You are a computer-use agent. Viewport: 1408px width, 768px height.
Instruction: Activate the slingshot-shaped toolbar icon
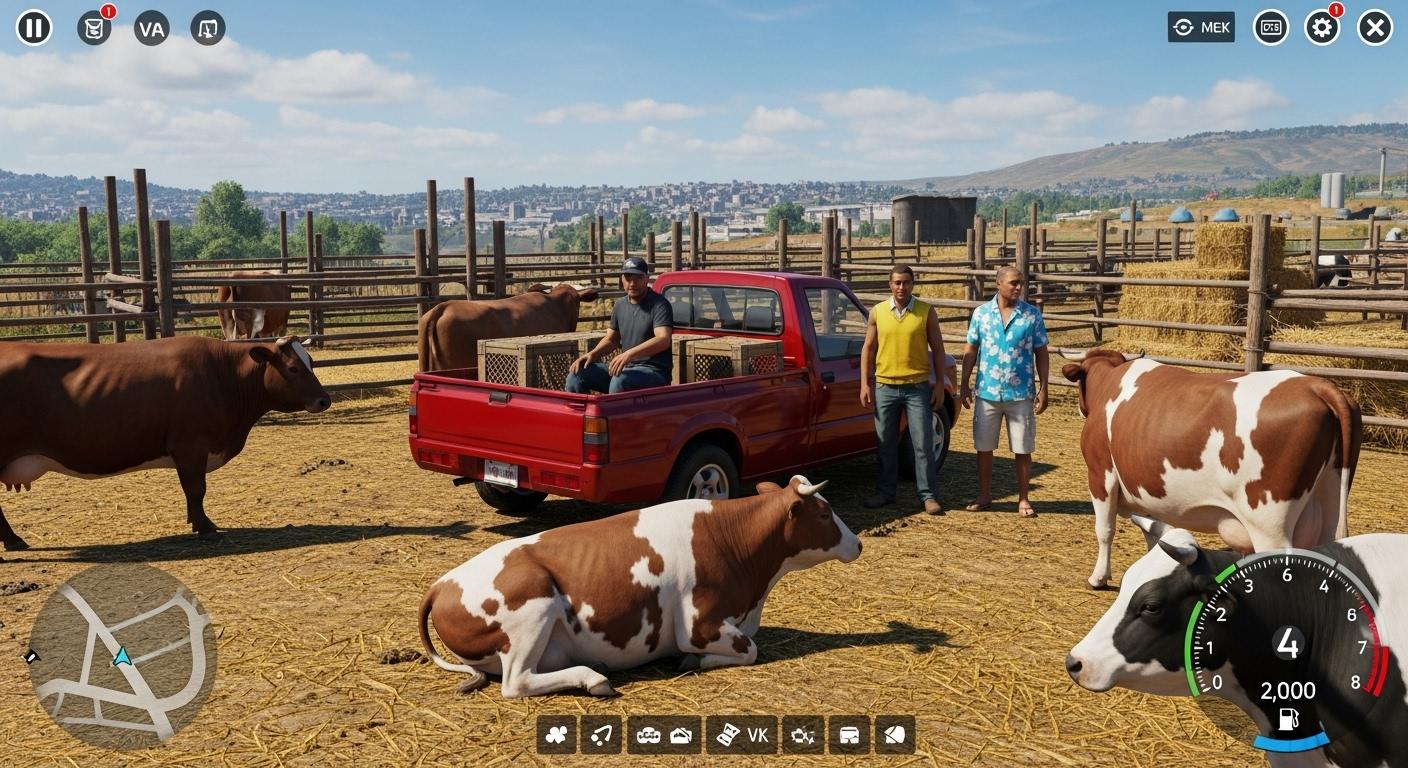(x=601, y=735)
